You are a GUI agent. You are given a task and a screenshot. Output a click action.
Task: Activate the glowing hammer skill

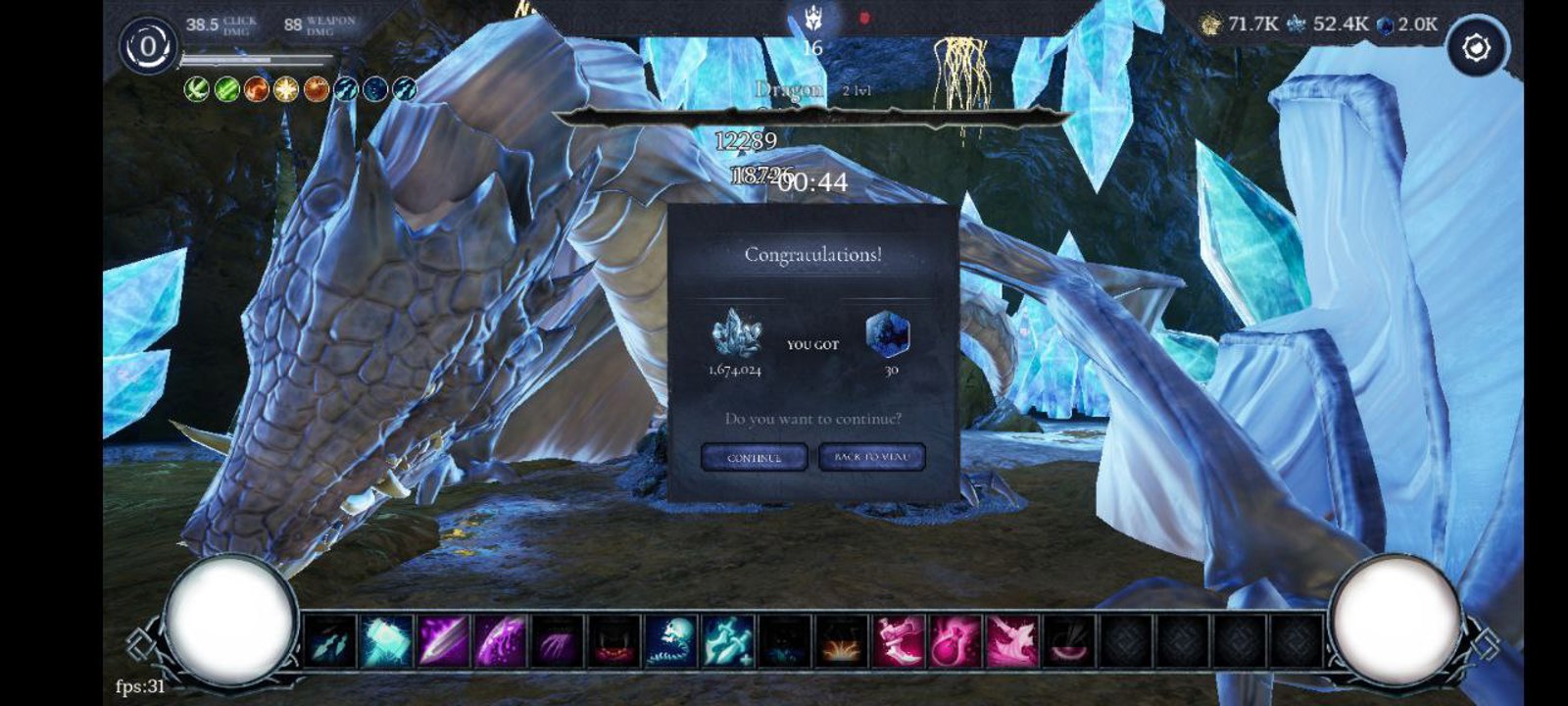click(x=387, y=642)
